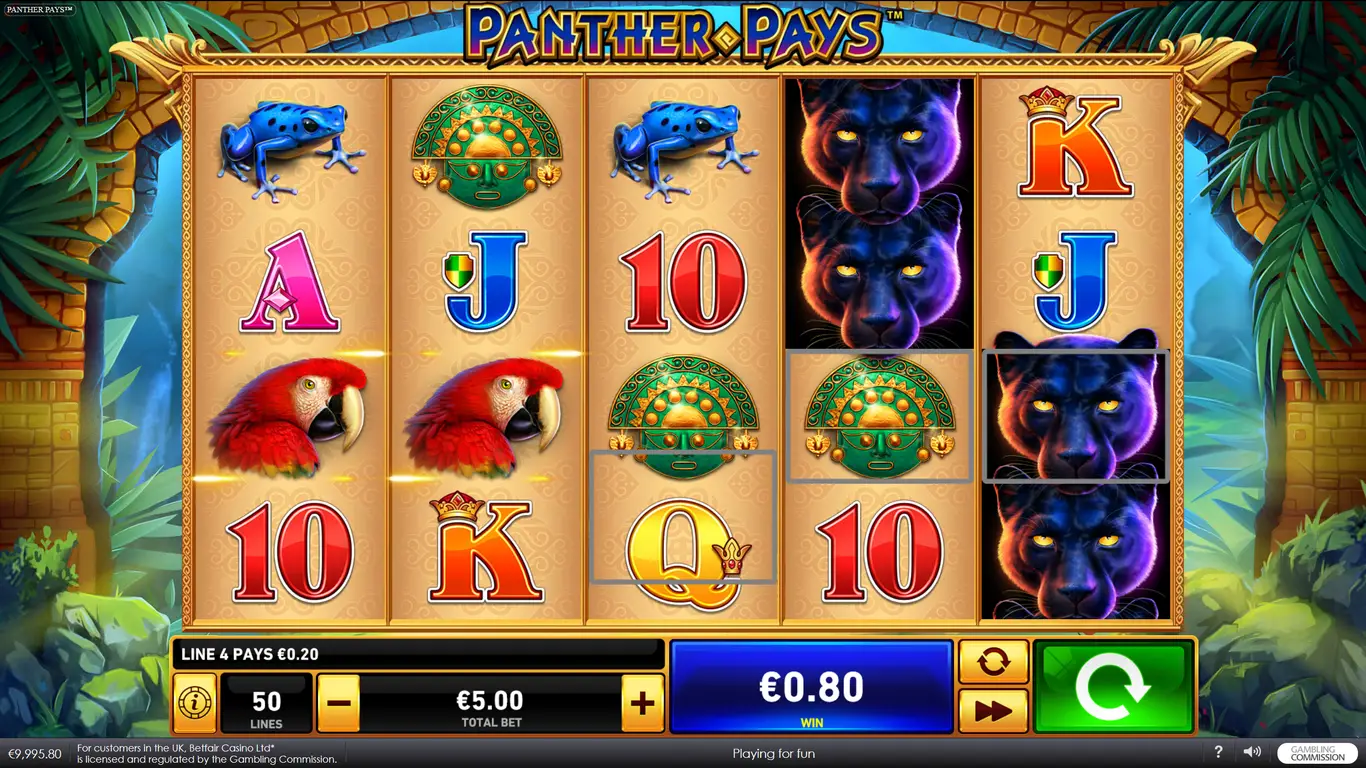This screenshot has width=1366, height=768.
Task: Show help via the question mark
Action: tap(1218, 753)
